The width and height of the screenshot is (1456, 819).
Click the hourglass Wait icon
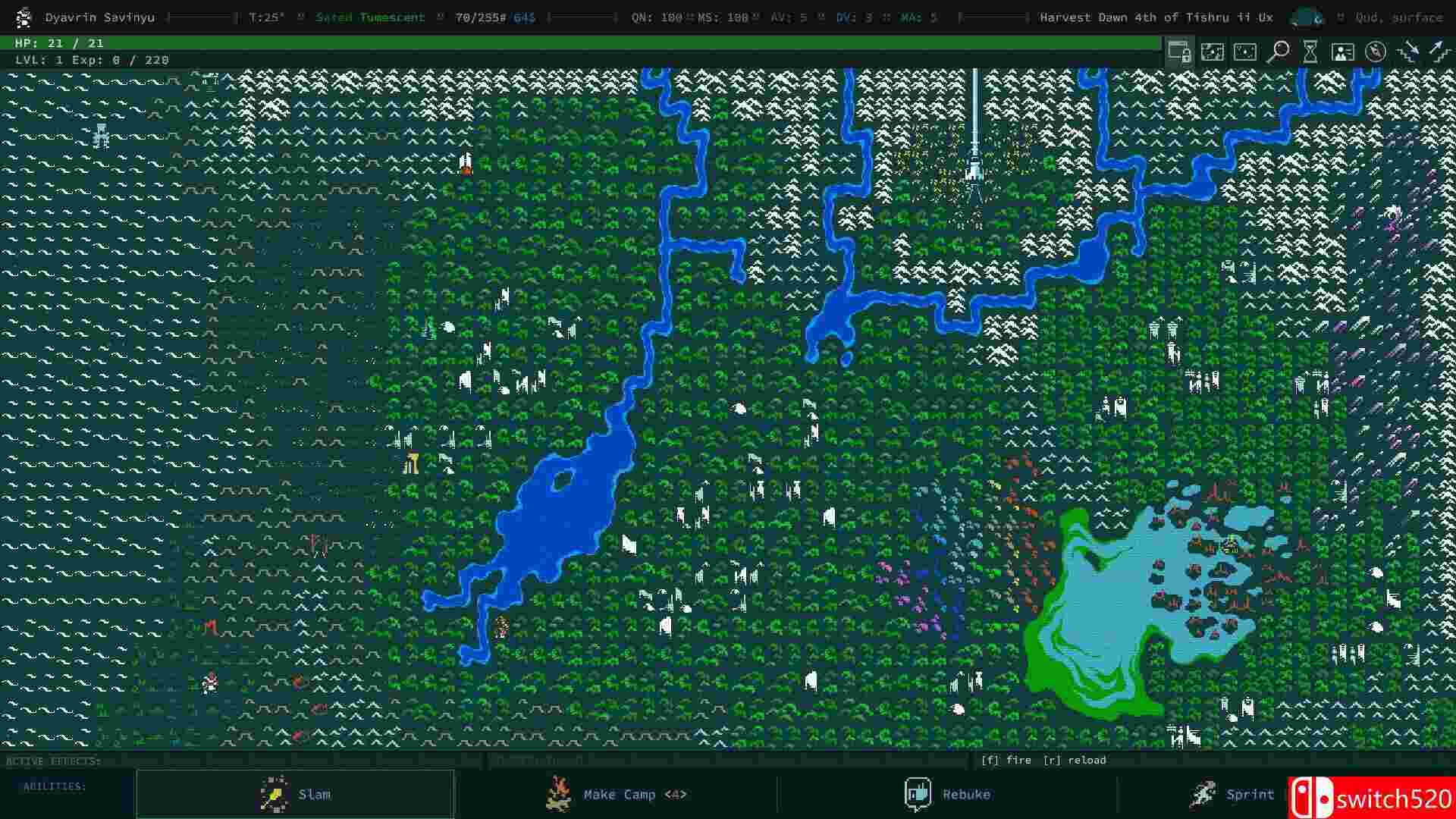point(1310,52)
